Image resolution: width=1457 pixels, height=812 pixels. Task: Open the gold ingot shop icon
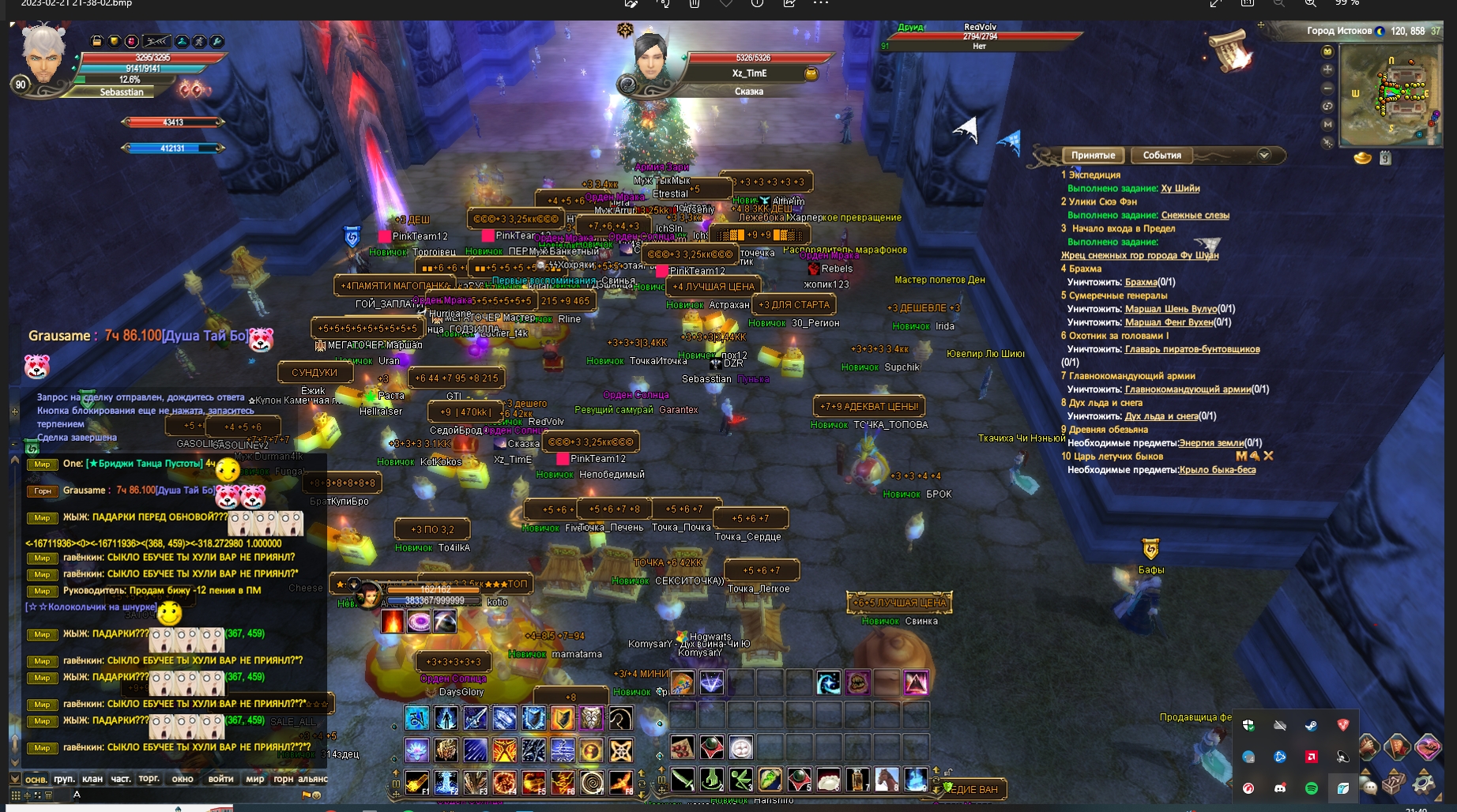pos(1362,158)
